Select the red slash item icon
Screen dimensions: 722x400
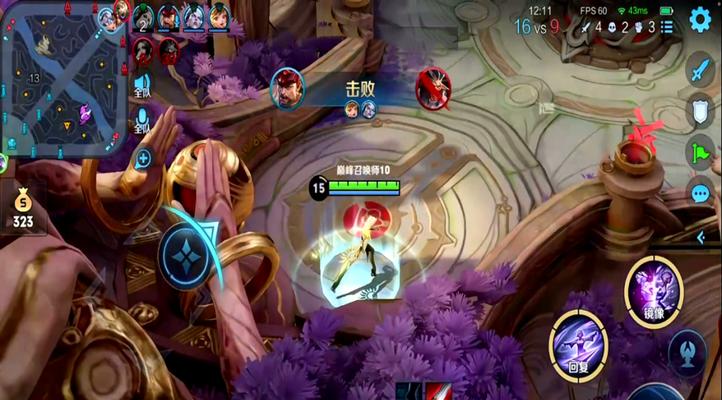(438, 391)
